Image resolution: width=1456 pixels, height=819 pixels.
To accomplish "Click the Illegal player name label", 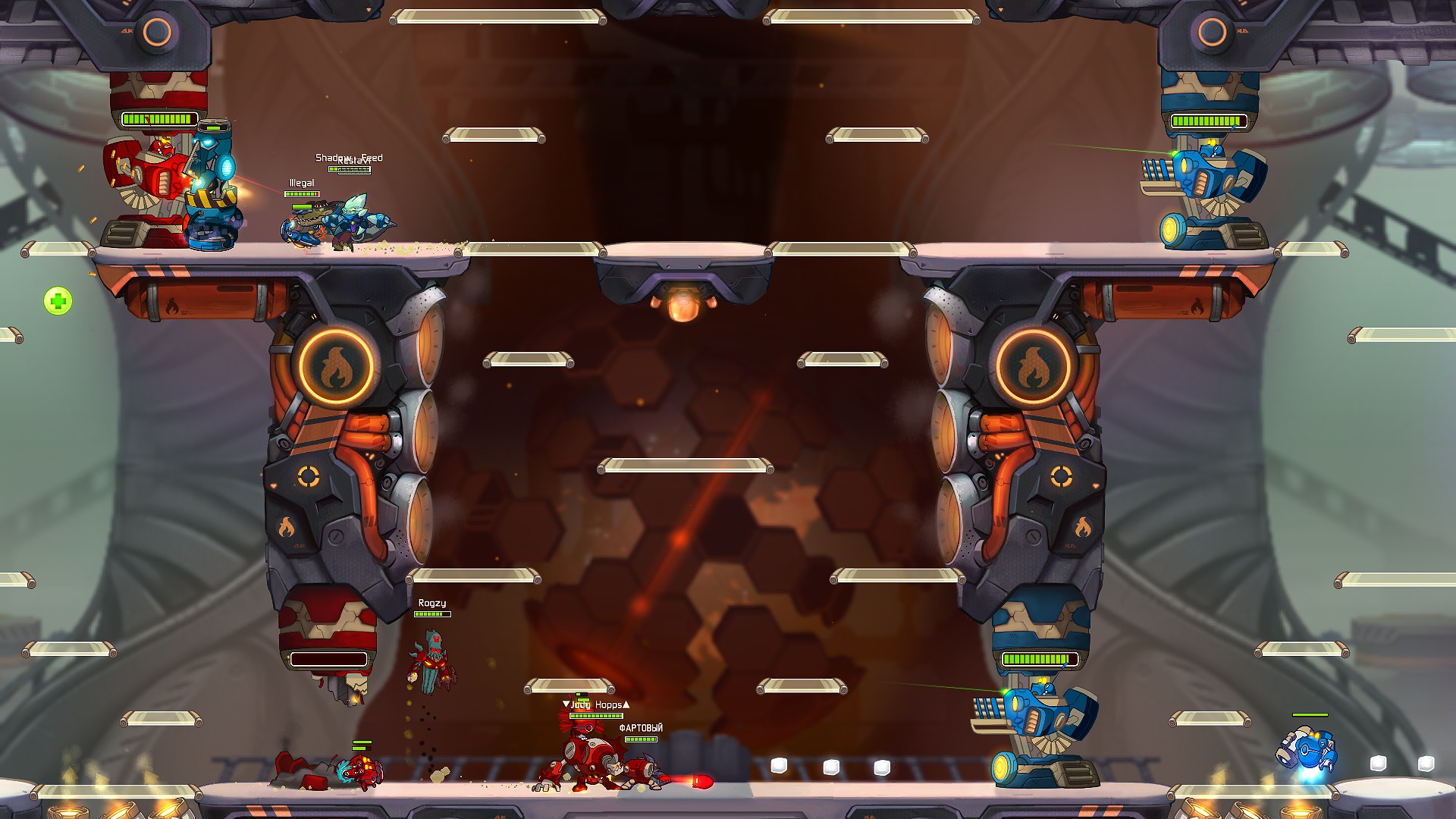I will (301, 182).
